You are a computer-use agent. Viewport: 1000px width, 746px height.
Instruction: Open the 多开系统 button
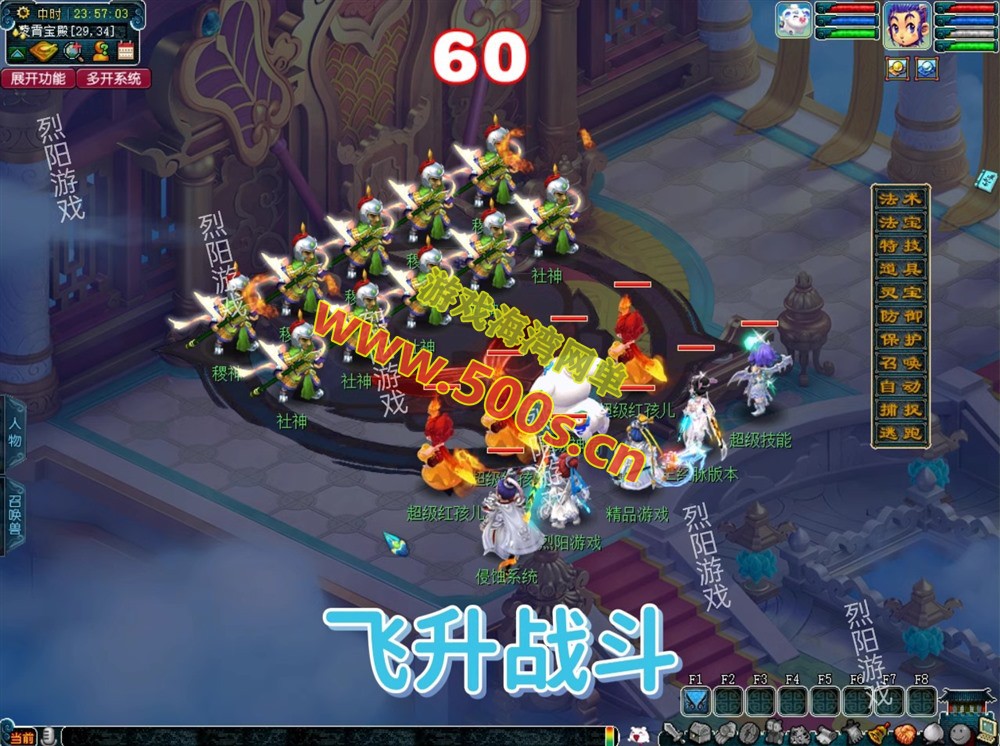click(113, 78)
